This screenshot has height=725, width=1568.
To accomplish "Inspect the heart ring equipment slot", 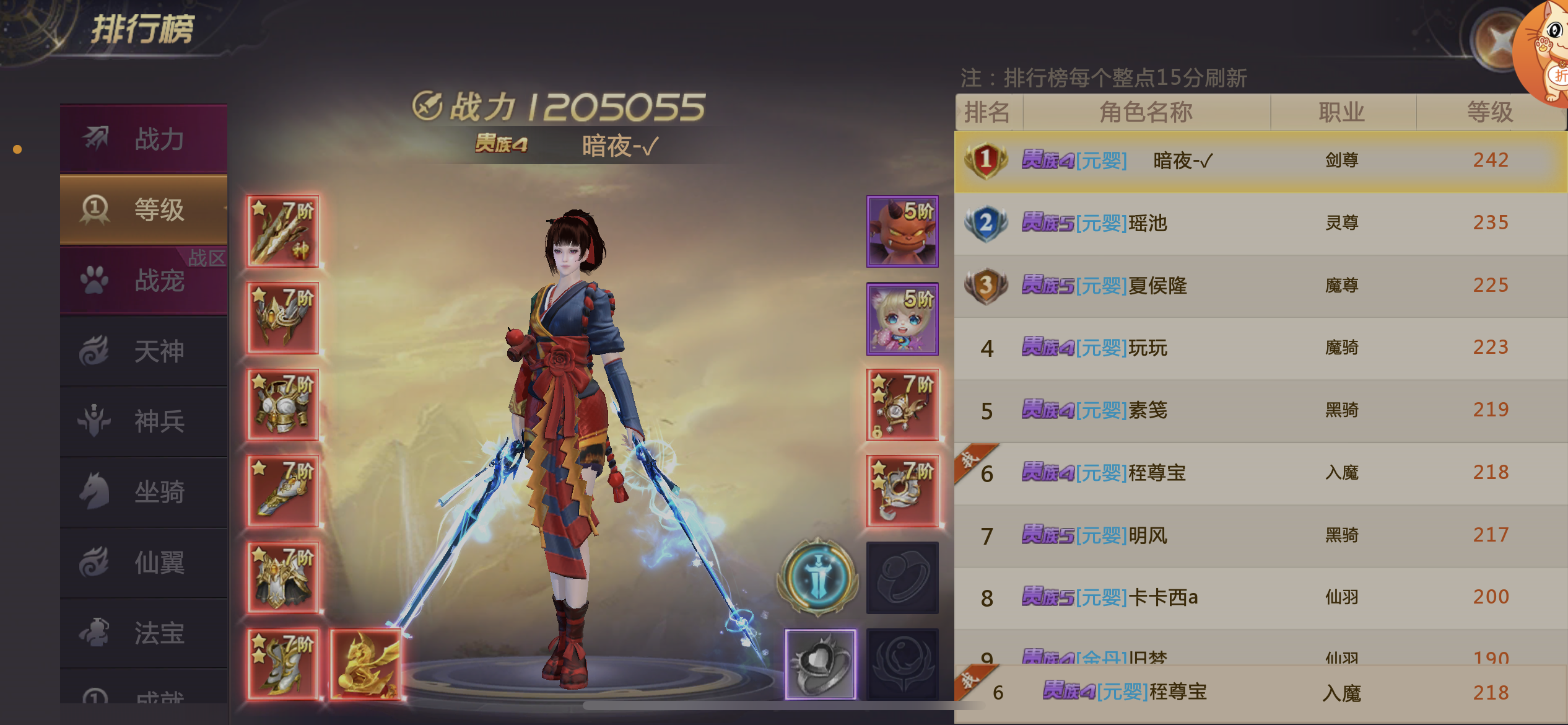I will pyautogui.click(x=821, y=664).
